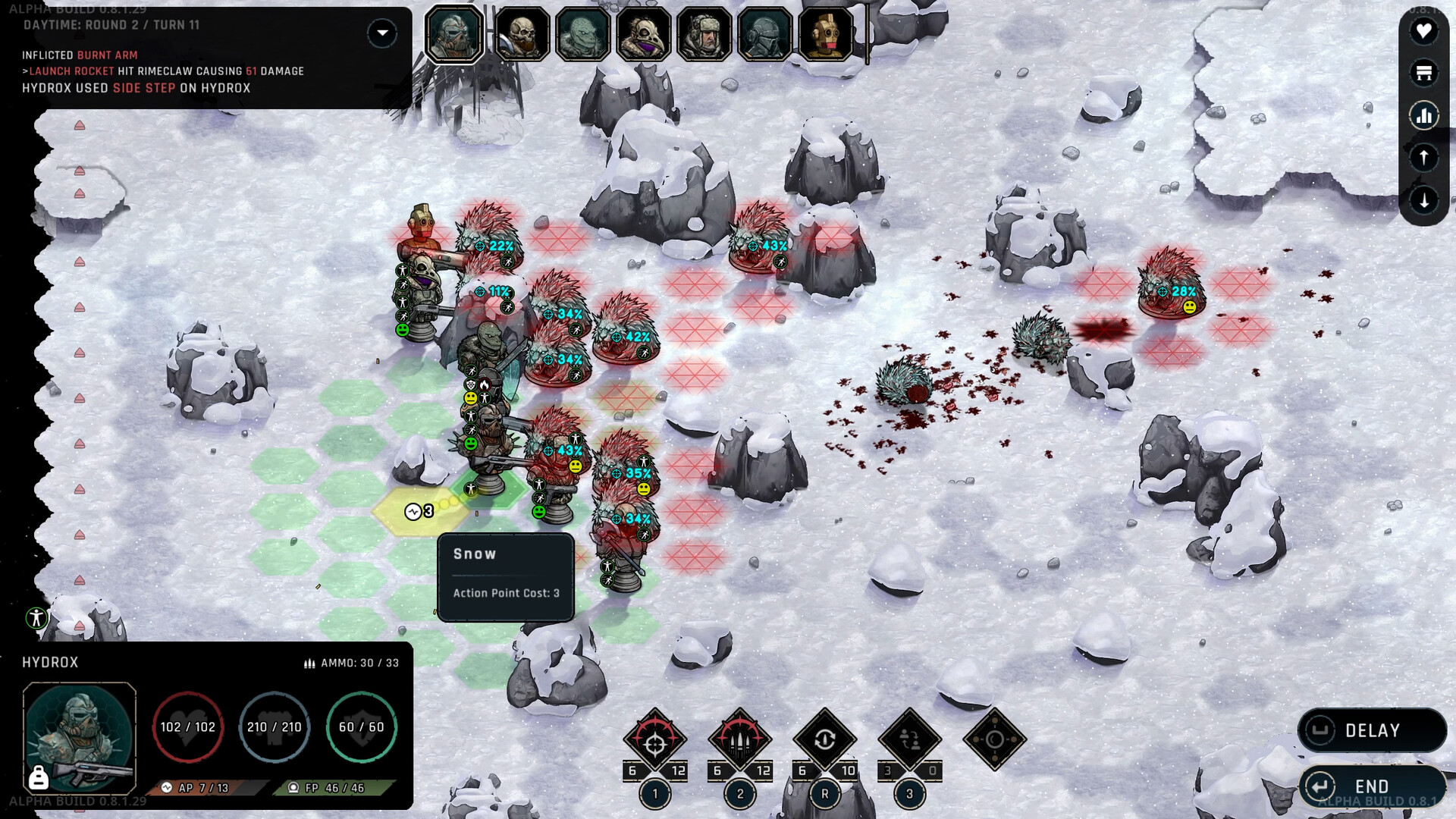Screen dimensions: 1456x819
Task: Click the cover bench icon in right sidebar
Action: pyautogui.click(x=1424, y=74)
